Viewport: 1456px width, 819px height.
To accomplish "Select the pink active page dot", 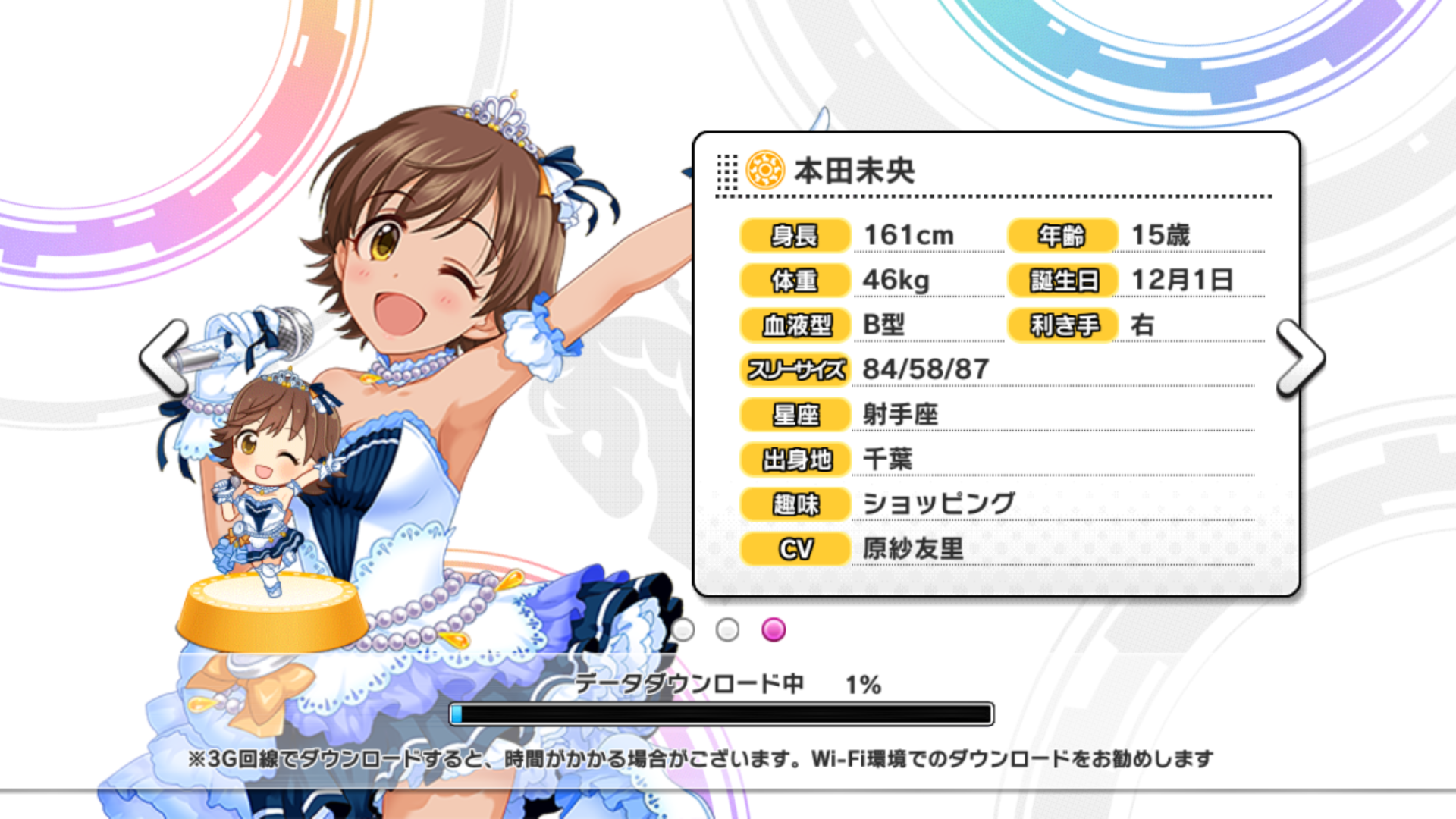I will (x=773, y=629).
